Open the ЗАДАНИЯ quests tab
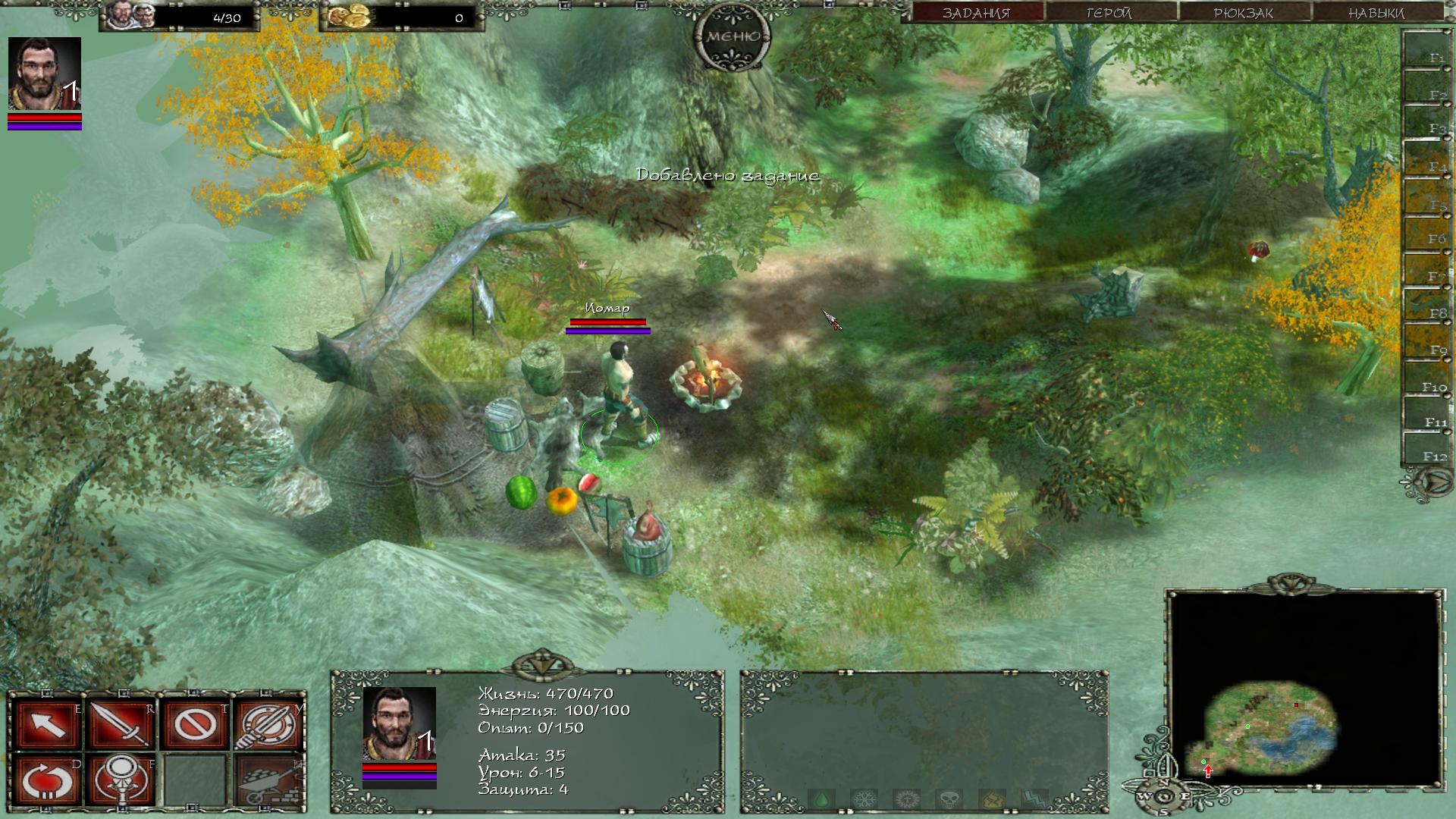Image resolution: width=1456 pixels, height=819 pixels. click(975, 13)
